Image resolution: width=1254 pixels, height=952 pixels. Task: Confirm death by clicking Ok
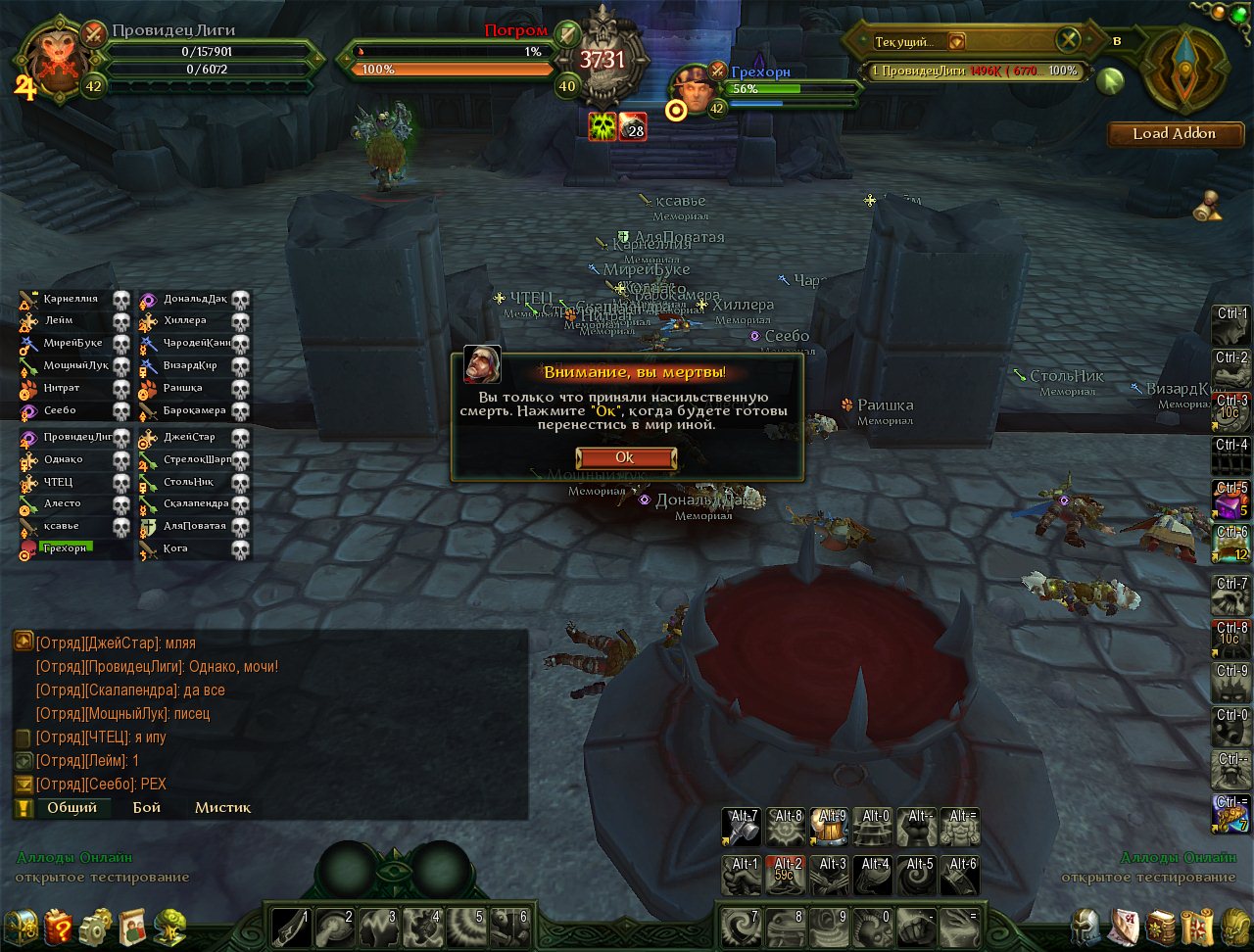click(x=625, y=458)
